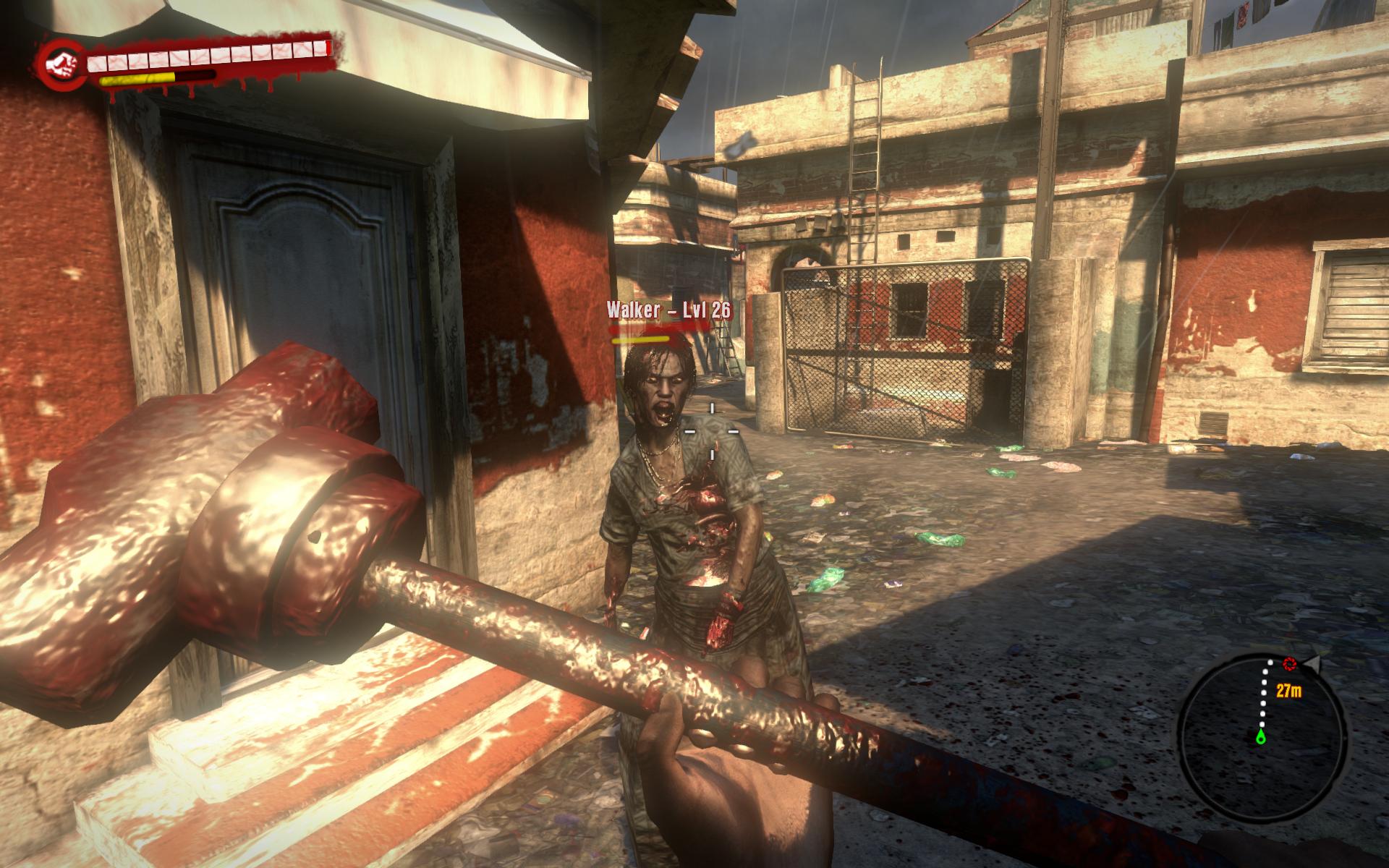
Task: Click the red fist icon
Action: pyautogui.click(x=61, y=65)
